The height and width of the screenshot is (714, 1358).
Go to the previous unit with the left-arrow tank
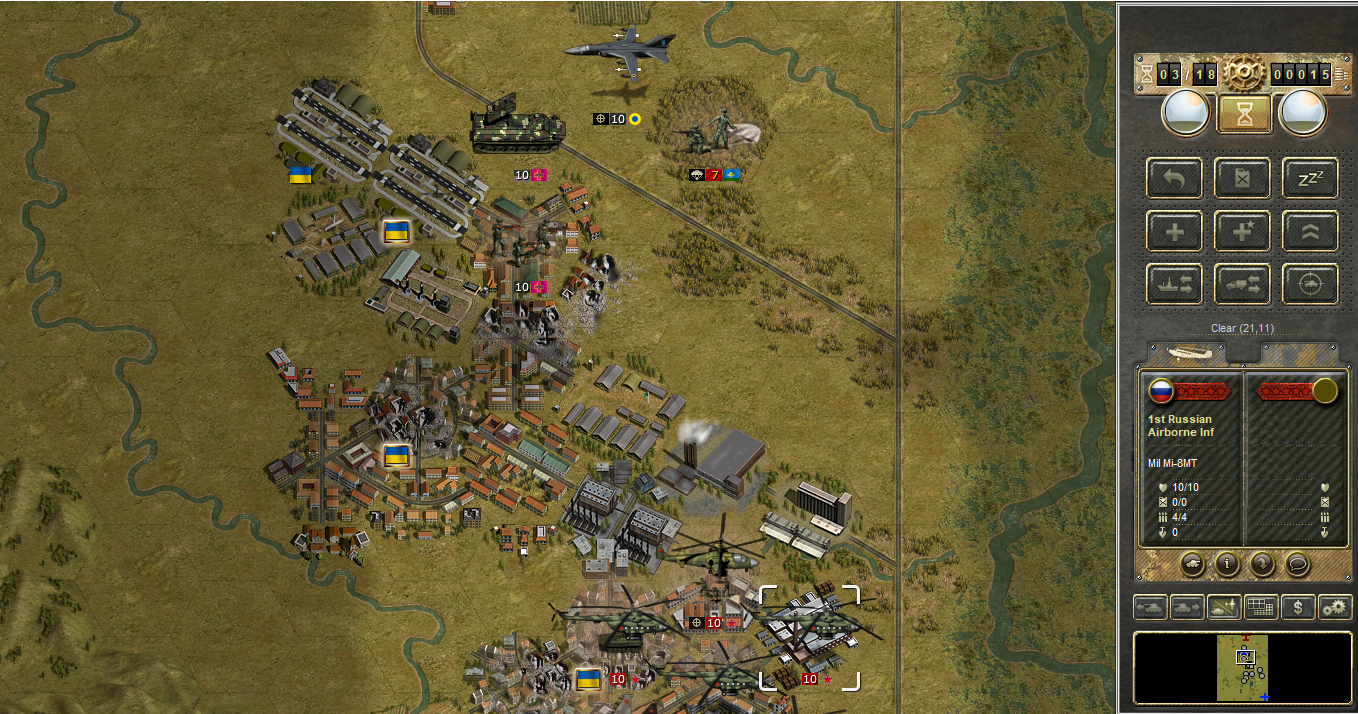click(1149, 607)
